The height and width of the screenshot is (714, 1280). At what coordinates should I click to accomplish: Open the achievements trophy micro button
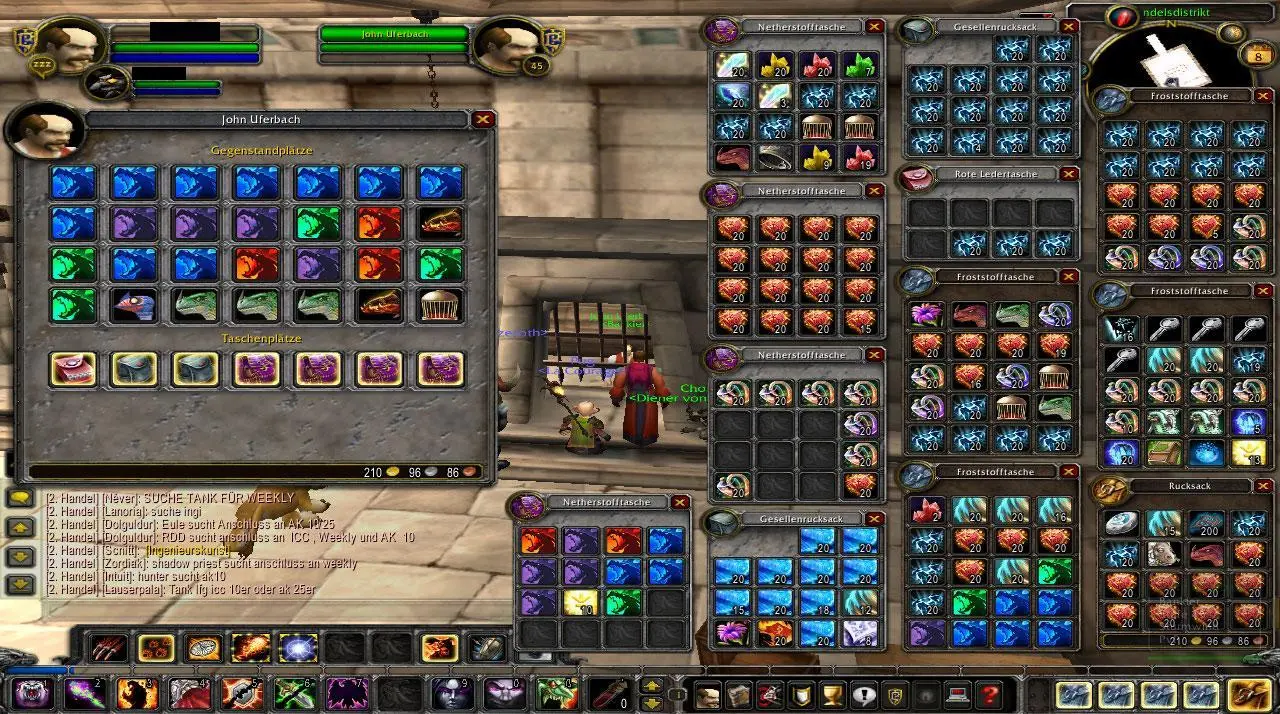pyautogui.click(x=832, y=694)
